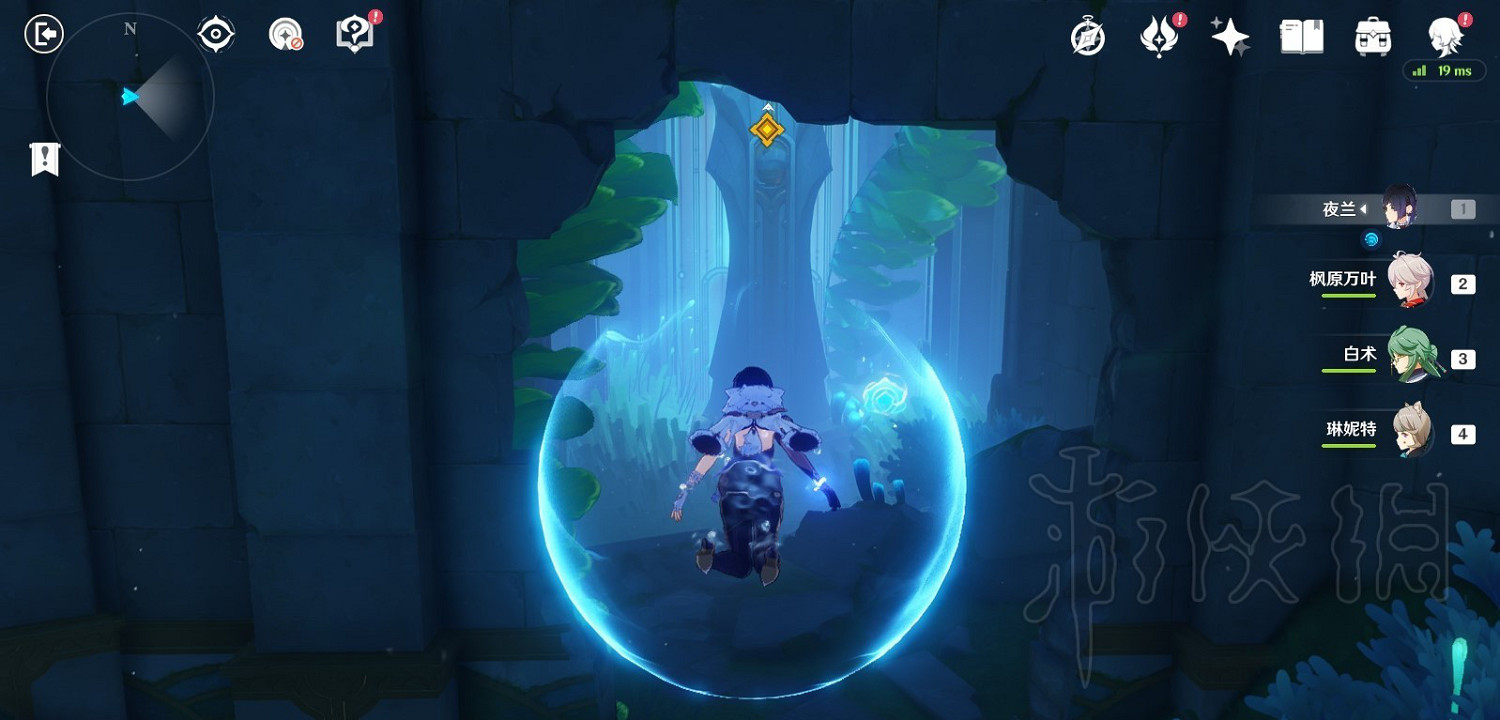Click the minimap to open the full map

128,96
